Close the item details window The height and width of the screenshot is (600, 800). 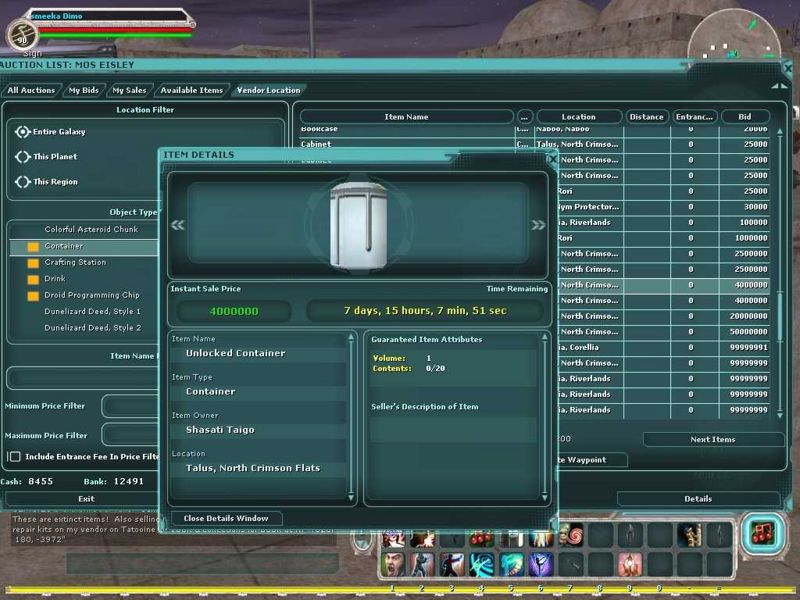(x=226, y=518)
